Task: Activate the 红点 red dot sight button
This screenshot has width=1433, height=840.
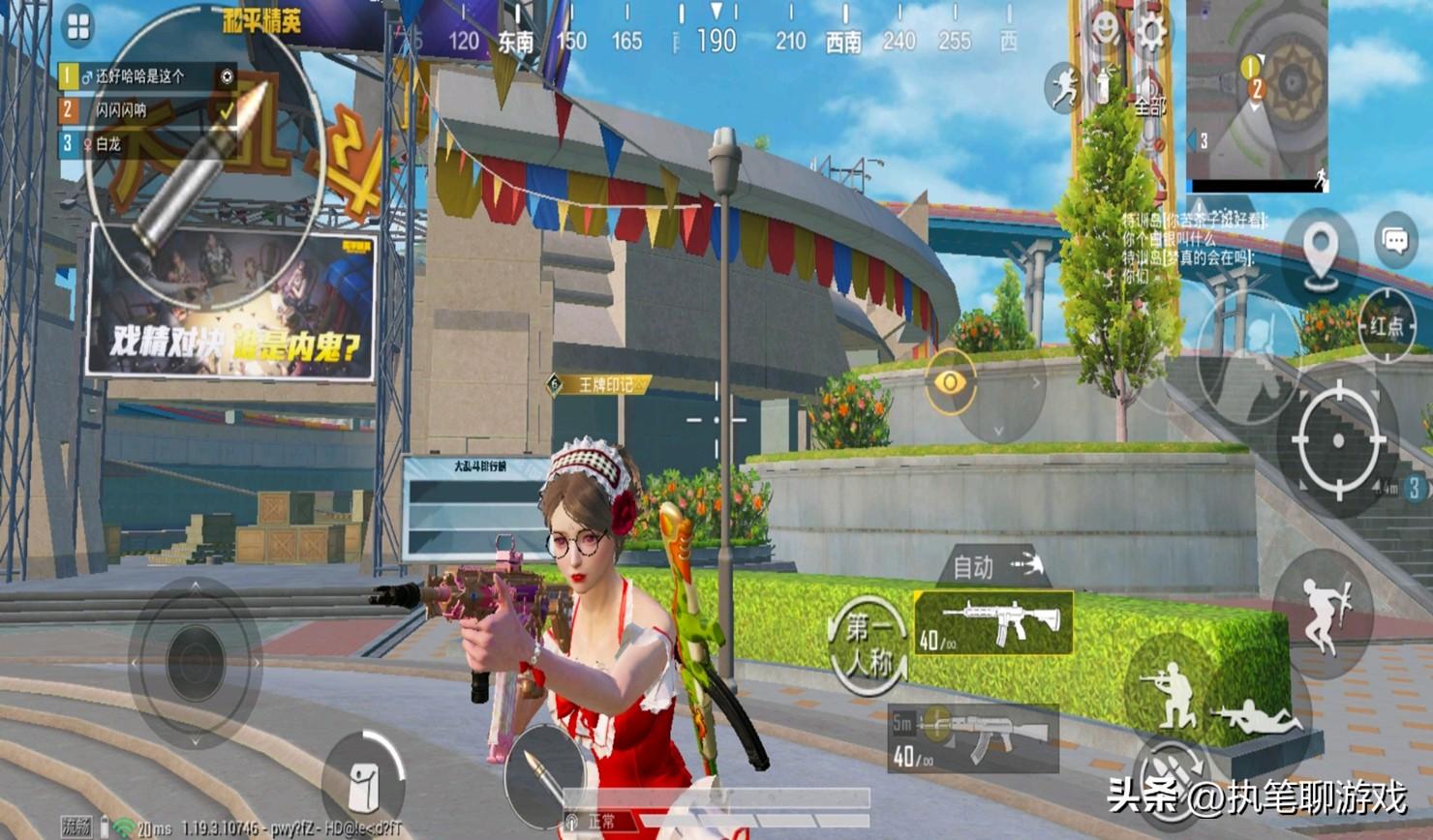Action: point(1387,325)
